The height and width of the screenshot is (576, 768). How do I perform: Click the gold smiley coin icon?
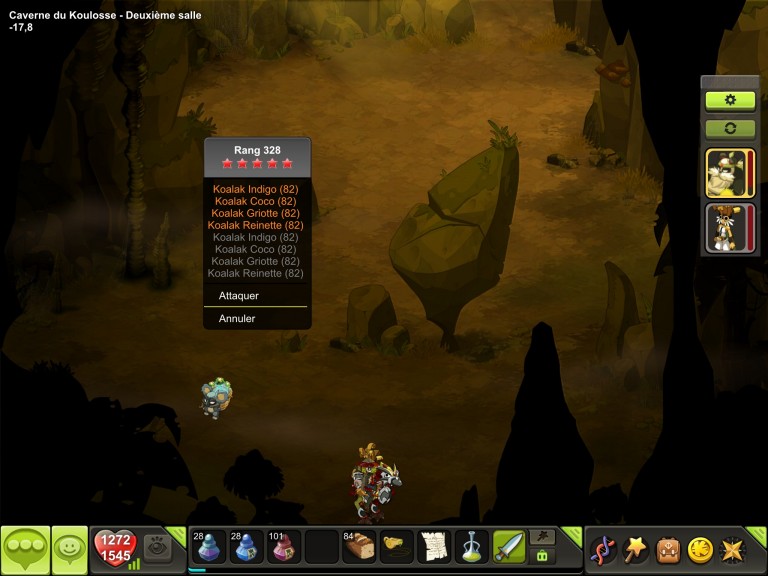coord(700,549)
